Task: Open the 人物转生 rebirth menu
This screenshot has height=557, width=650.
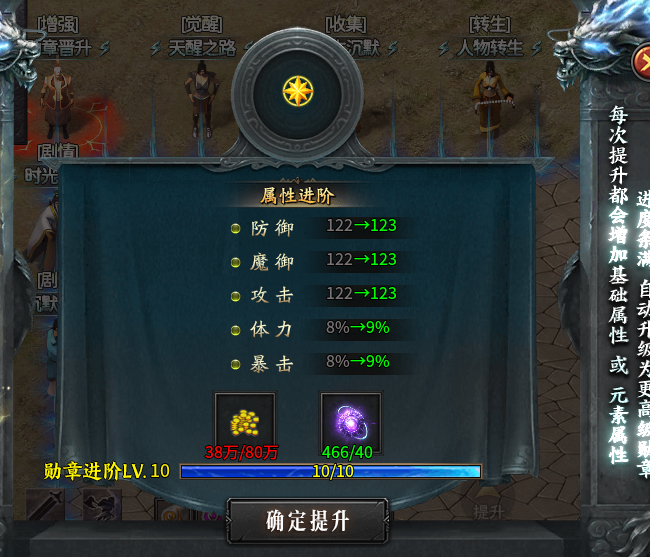Action: pyautogui.click(x=490, y=46)
